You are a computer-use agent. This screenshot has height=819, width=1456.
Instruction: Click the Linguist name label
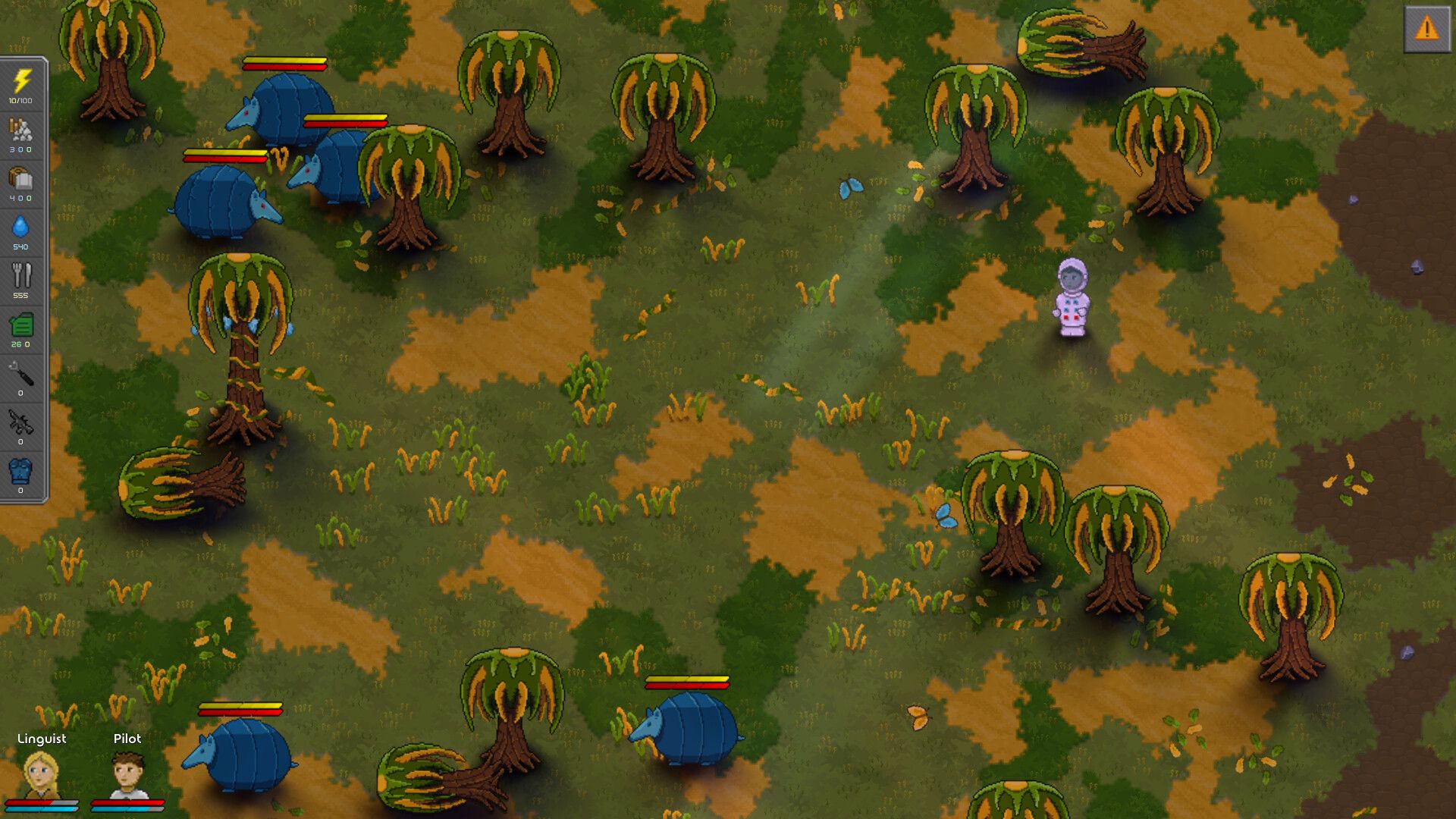tap(42, 738)
